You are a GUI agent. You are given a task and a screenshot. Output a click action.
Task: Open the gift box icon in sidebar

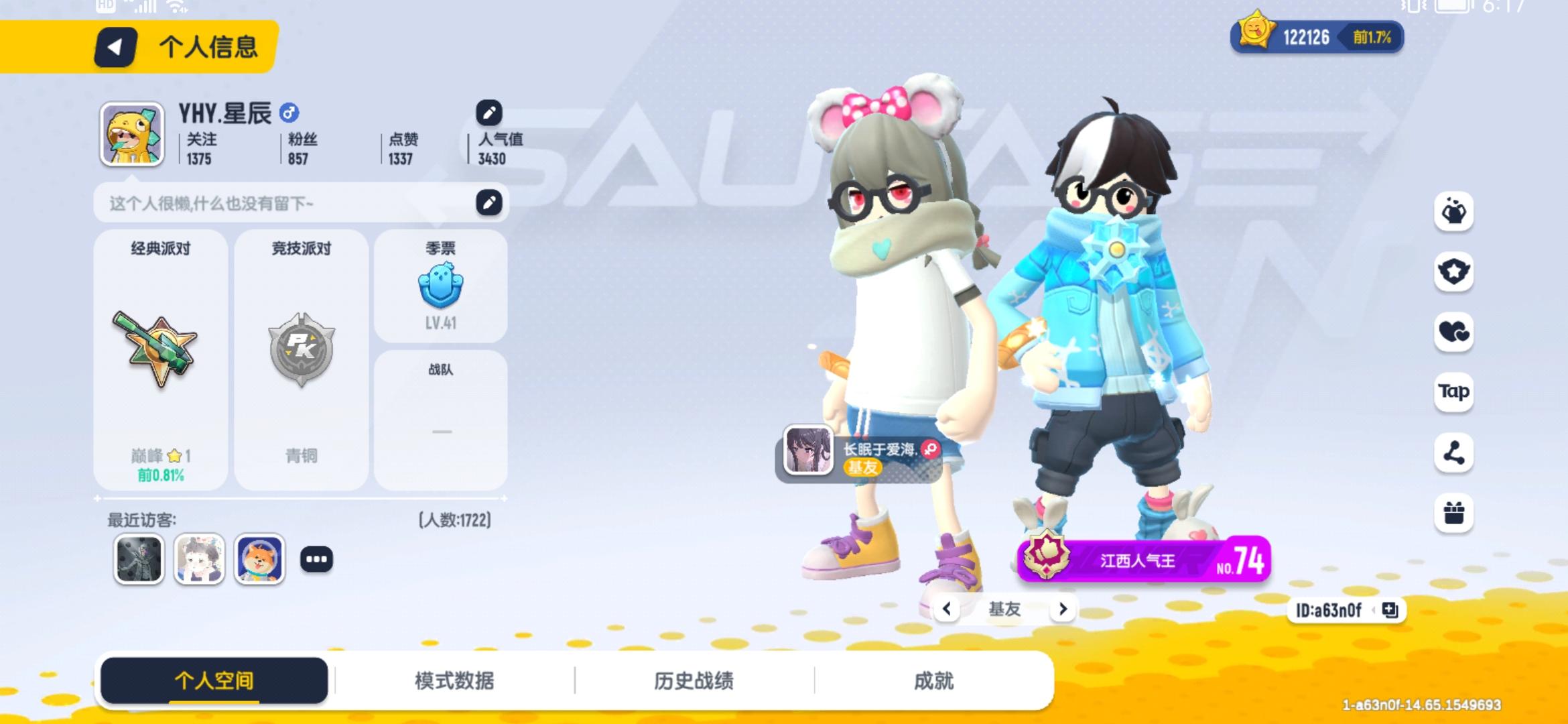pyautogui.click(x=1454, y=513)
